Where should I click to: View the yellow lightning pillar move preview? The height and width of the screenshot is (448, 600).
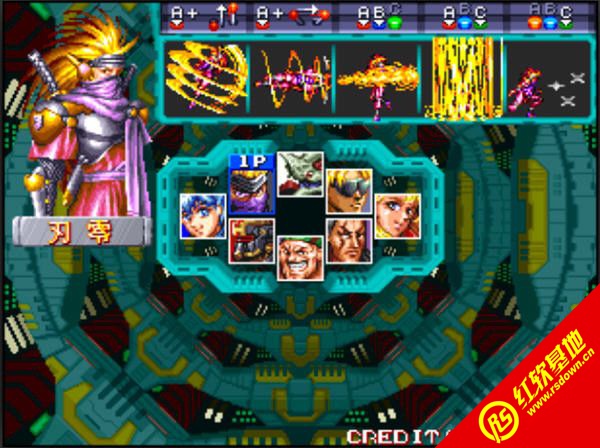(x=462, y=78)
